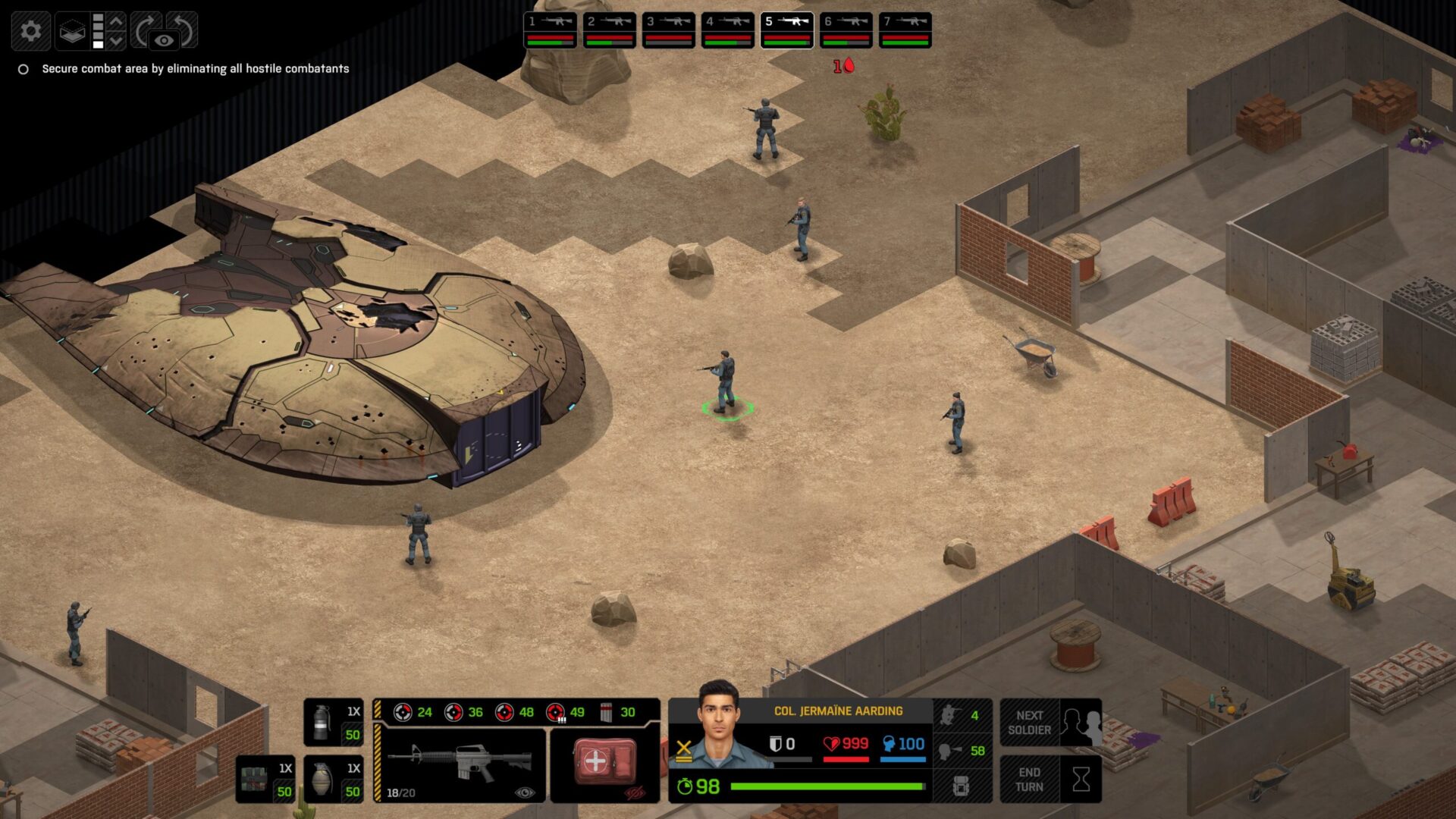
Task: Rotate the camera clockwise
Action: [x=145, y=30]
